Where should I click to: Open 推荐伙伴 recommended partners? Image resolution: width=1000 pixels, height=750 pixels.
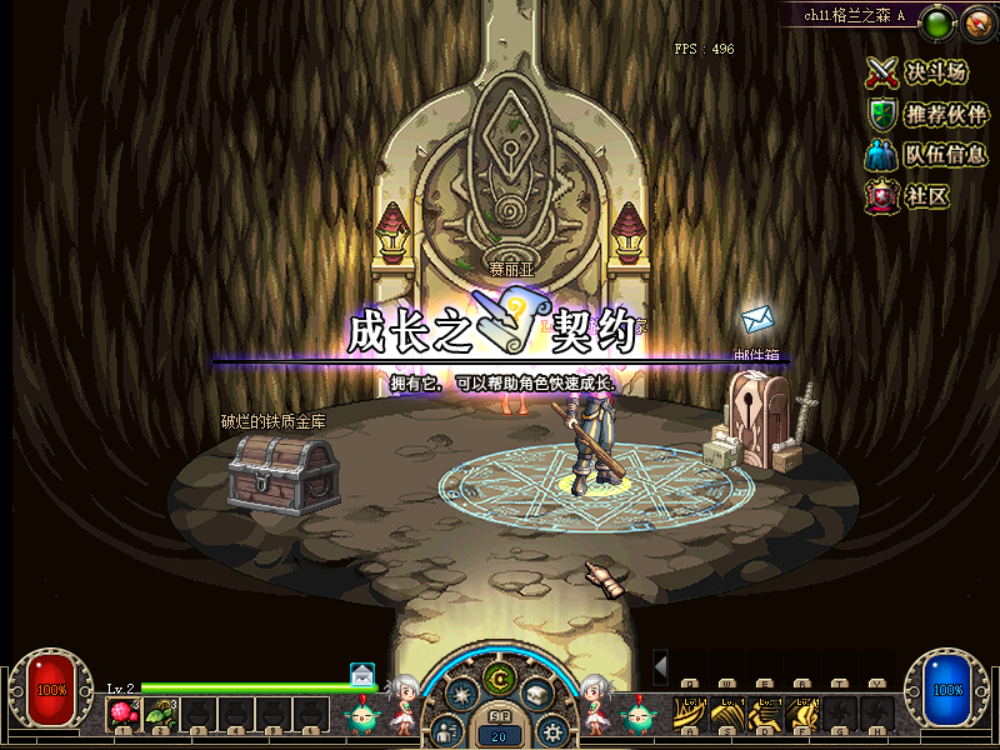[928, 115]
